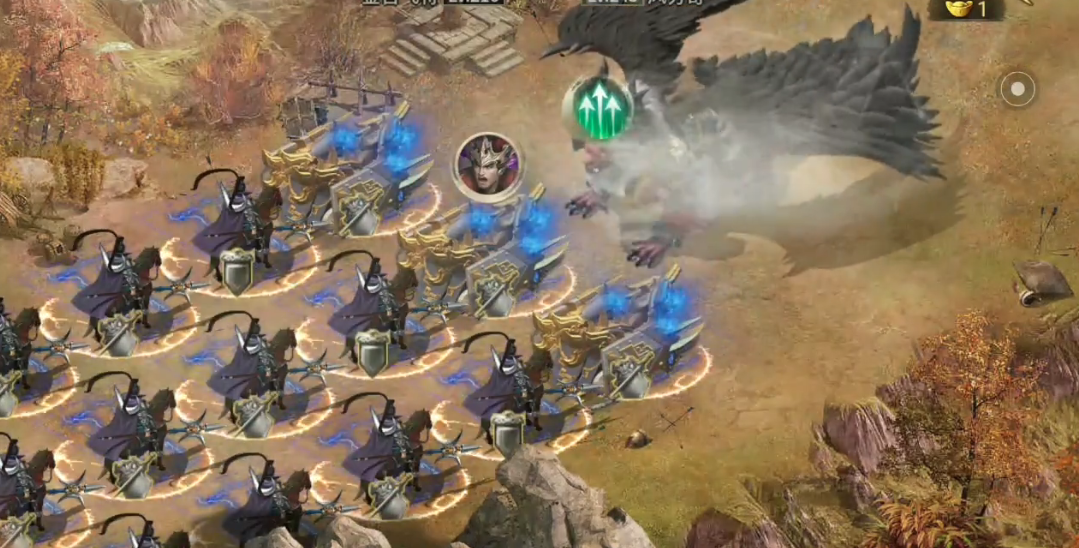Open the floating white-dot assistive button
This screenshot has height=548, width=1079.
point(1018,89)
